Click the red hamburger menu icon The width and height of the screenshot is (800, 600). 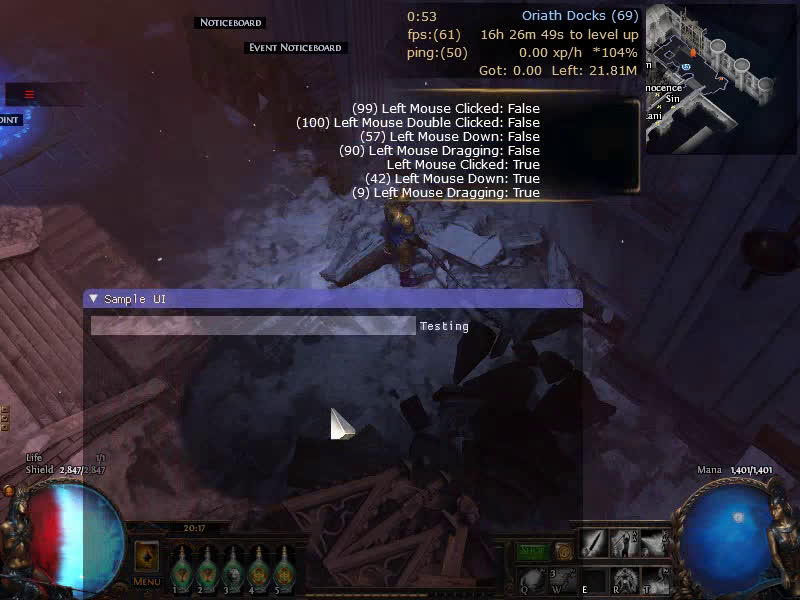(30, 95)
